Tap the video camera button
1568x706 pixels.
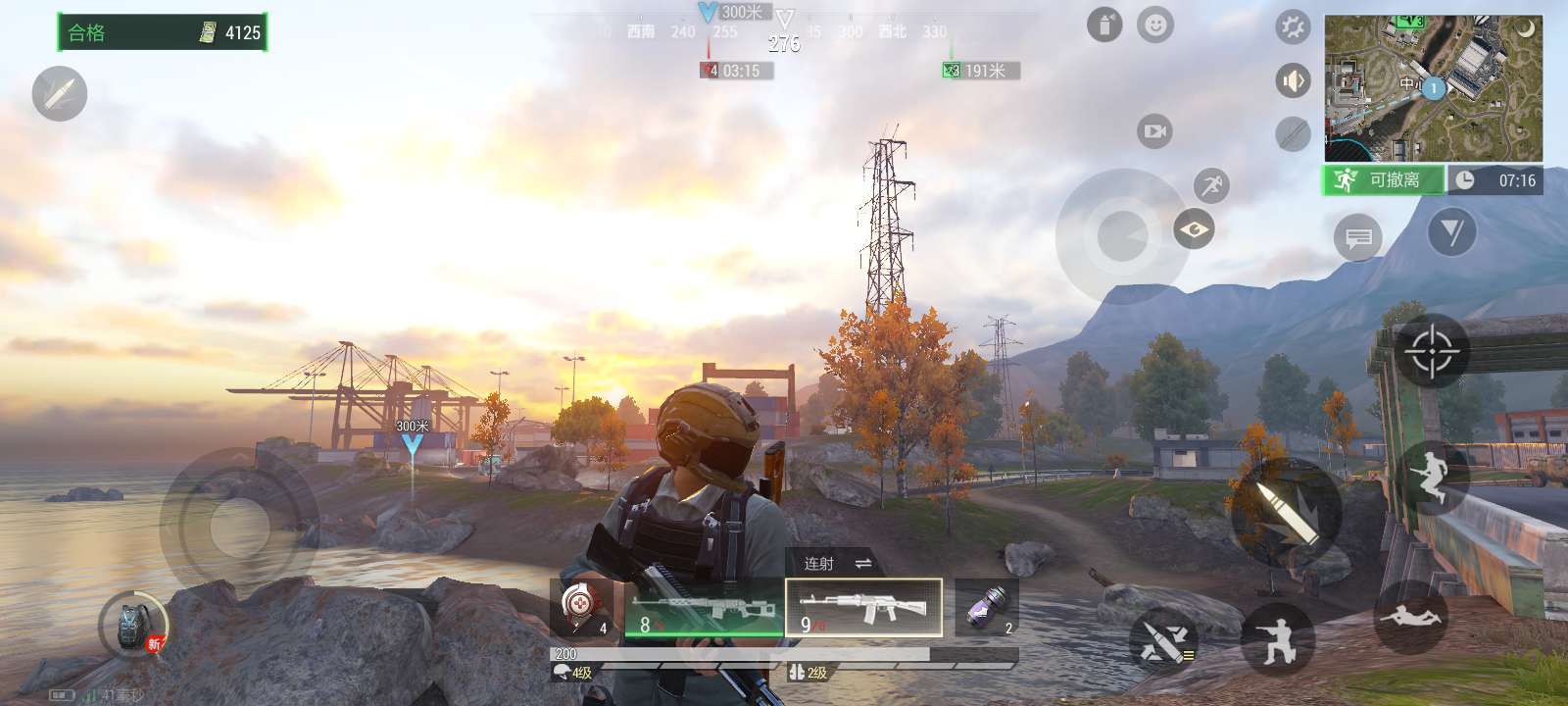click(1154, 130)
